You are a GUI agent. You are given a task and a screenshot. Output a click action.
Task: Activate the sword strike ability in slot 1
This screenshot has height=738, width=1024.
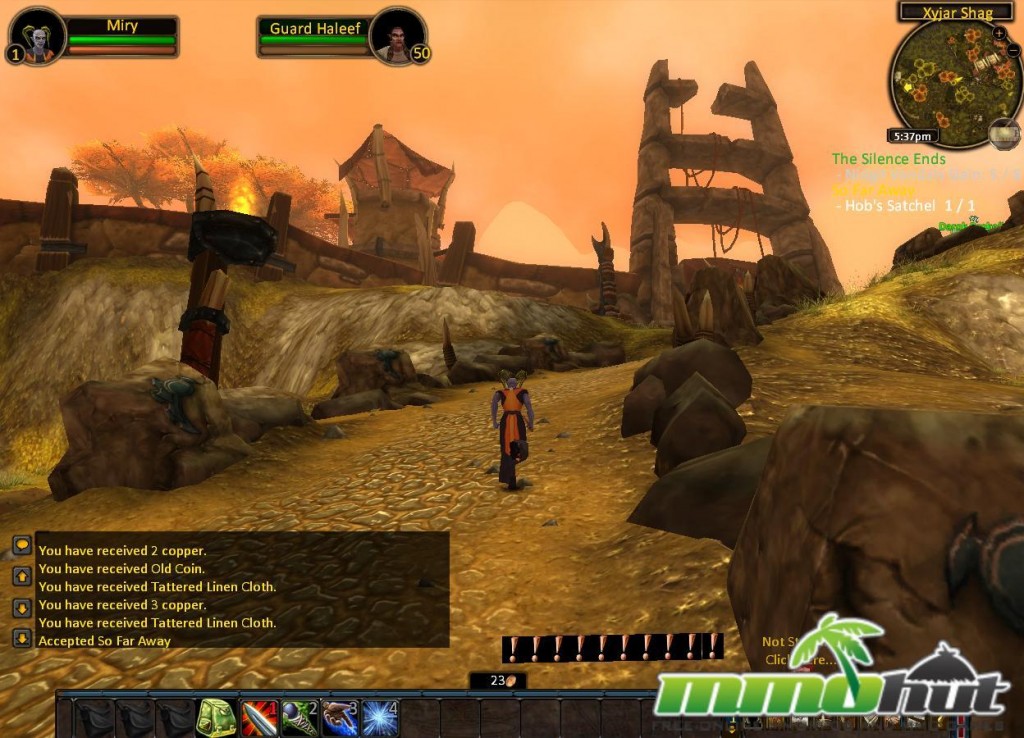pos(259,717)
